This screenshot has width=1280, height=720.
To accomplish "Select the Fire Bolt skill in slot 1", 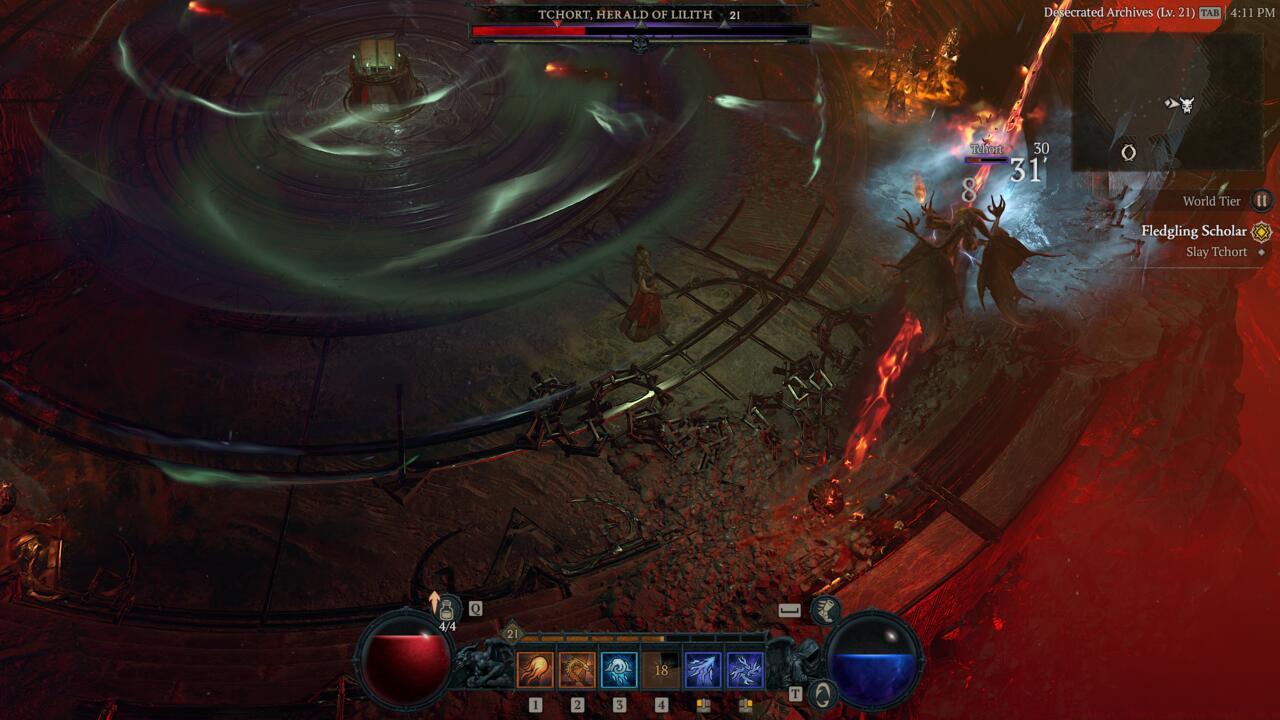I will point(534,672).
